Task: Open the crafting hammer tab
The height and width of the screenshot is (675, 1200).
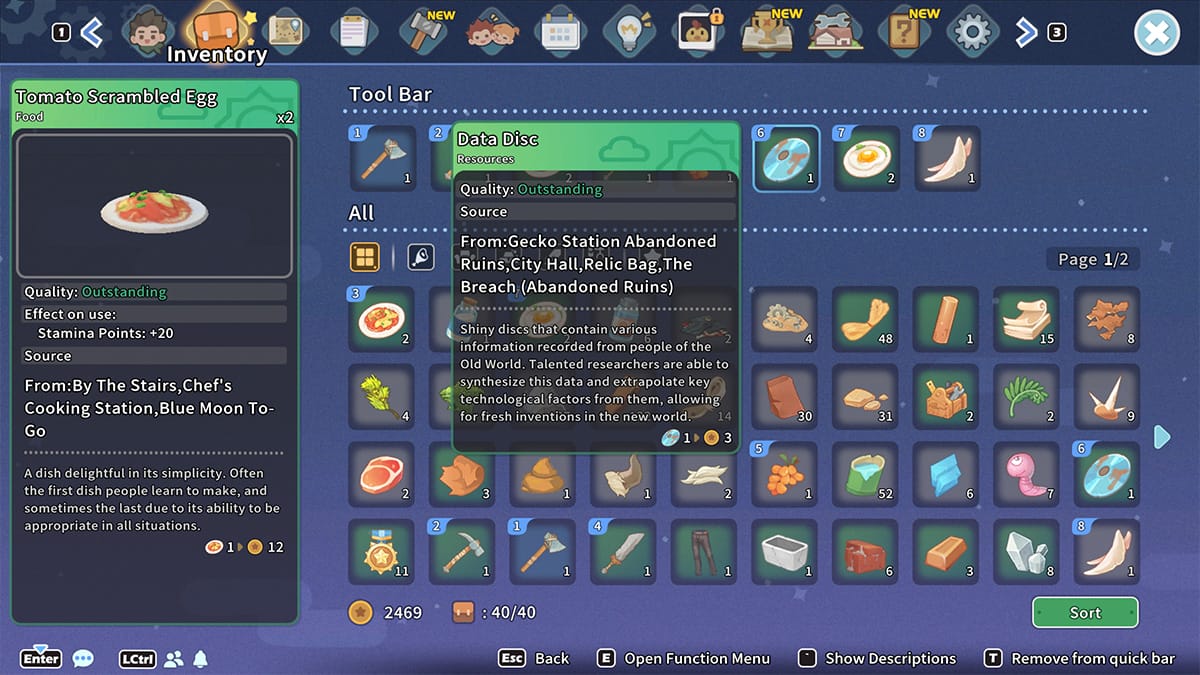Action: [423, 32]
